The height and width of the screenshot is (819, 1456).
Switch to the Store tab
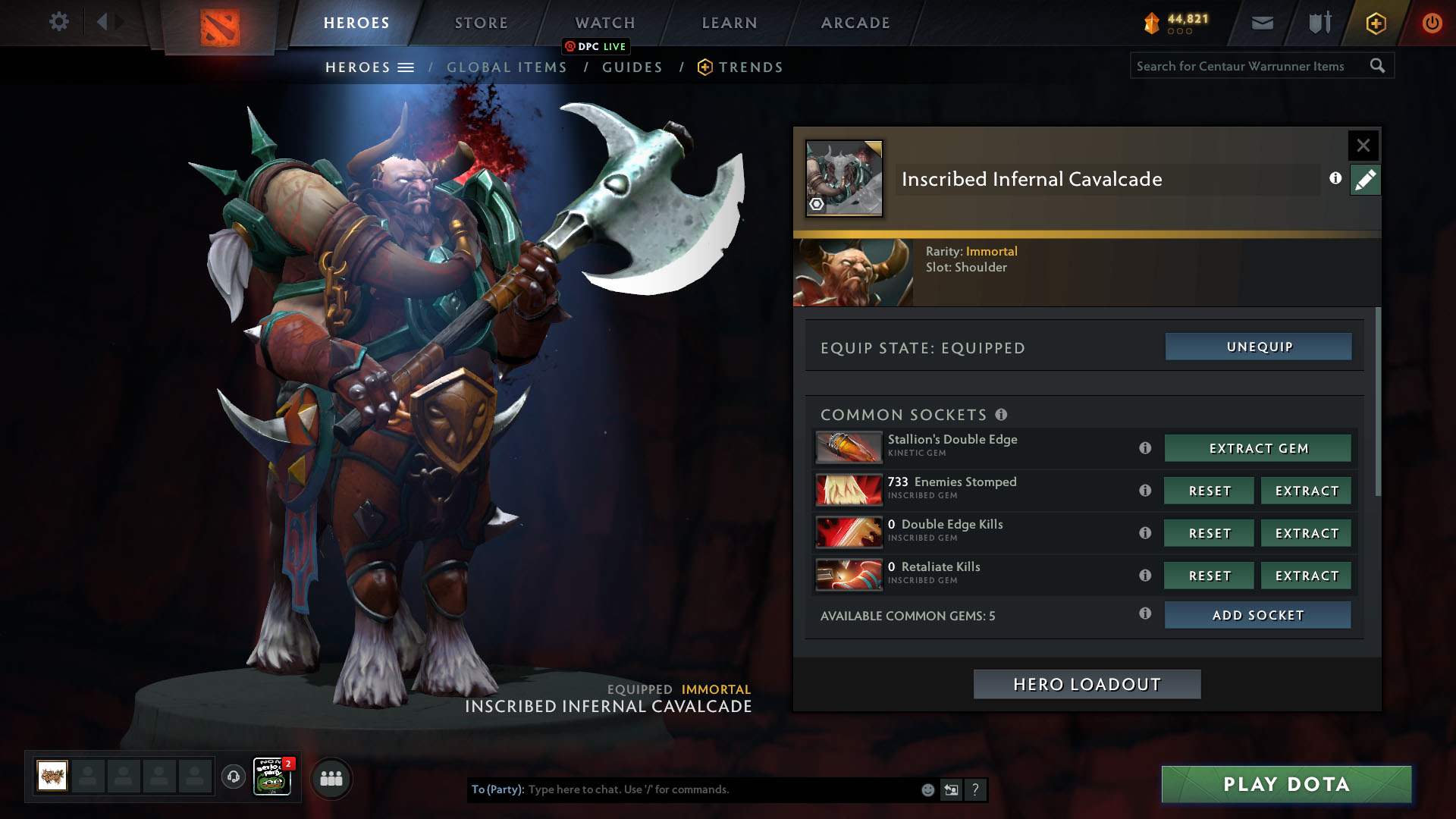pos(481,23)
